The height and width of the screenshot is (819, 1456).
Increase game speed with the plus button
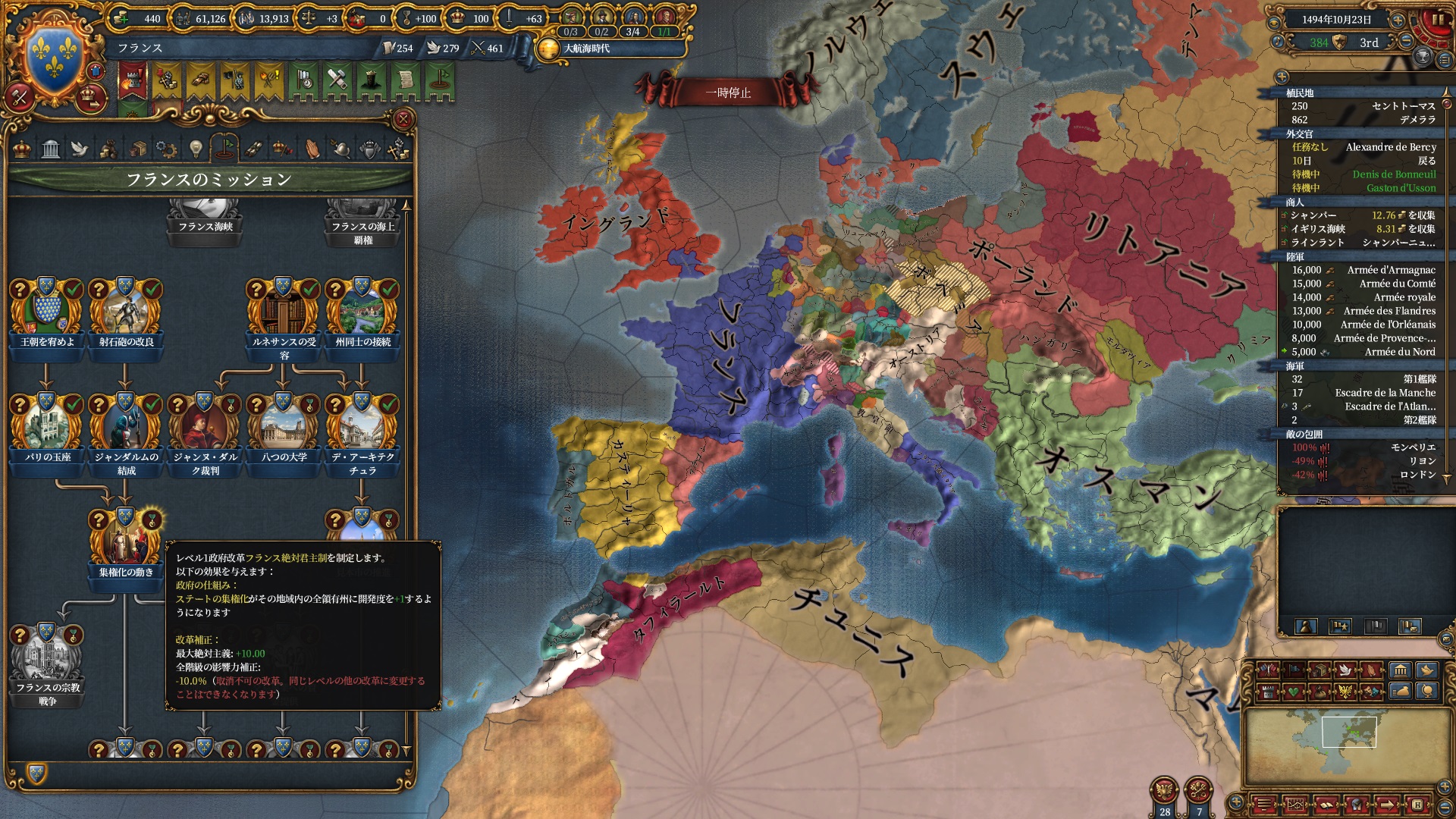click(1397, 20)
